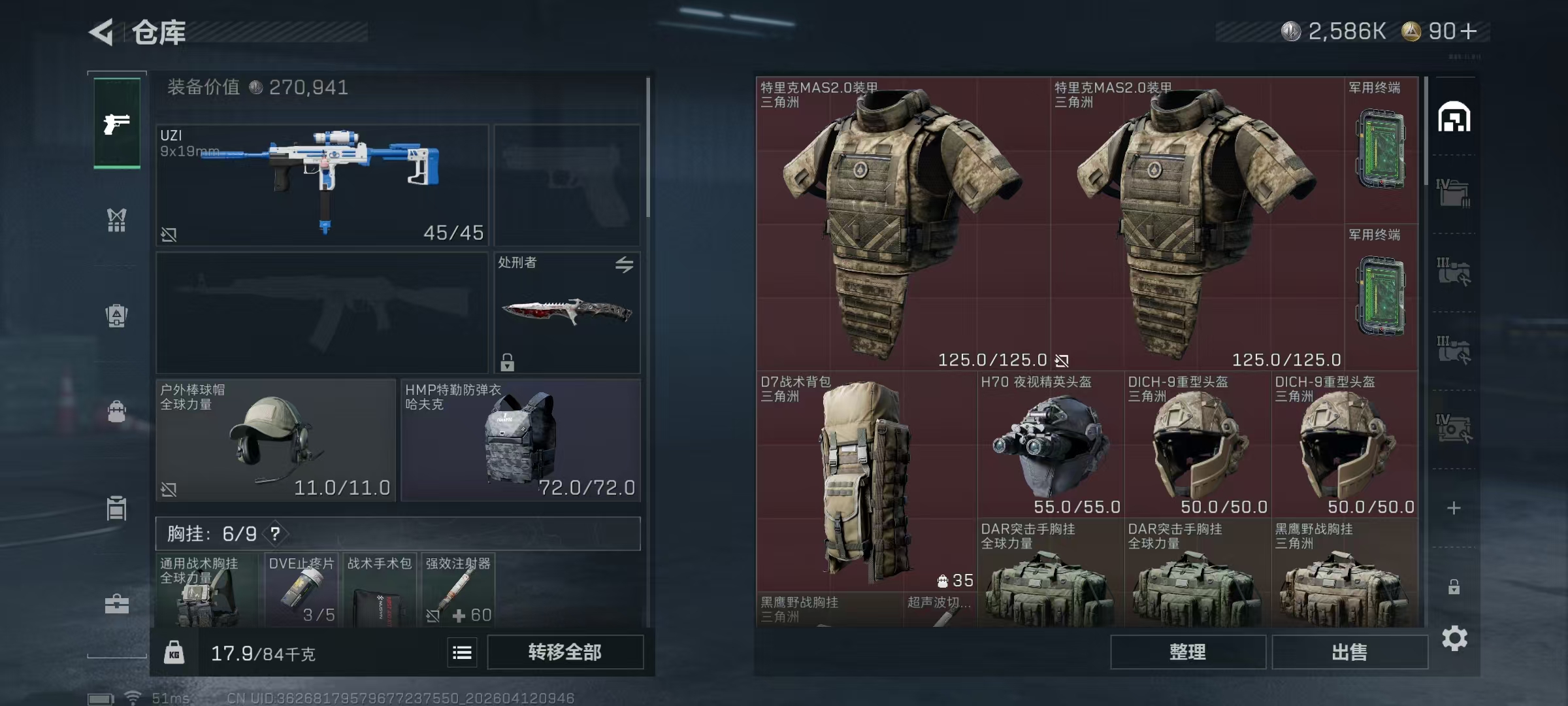Select the 战术手术包 item slot
This screenshot has height=706, width=1568.
coord(379,590)
